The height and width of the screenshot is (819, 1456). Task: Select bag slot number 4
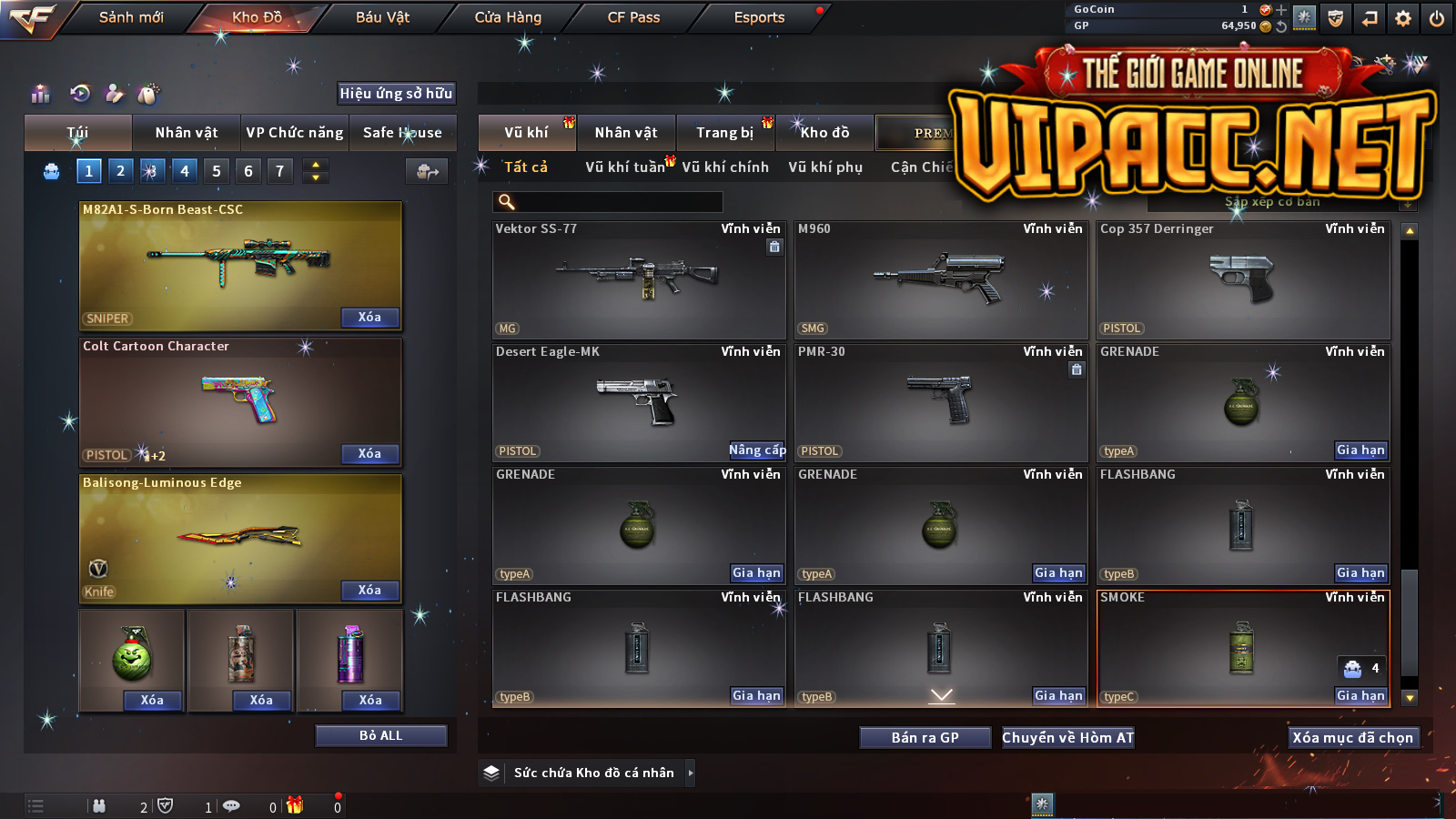185,171
